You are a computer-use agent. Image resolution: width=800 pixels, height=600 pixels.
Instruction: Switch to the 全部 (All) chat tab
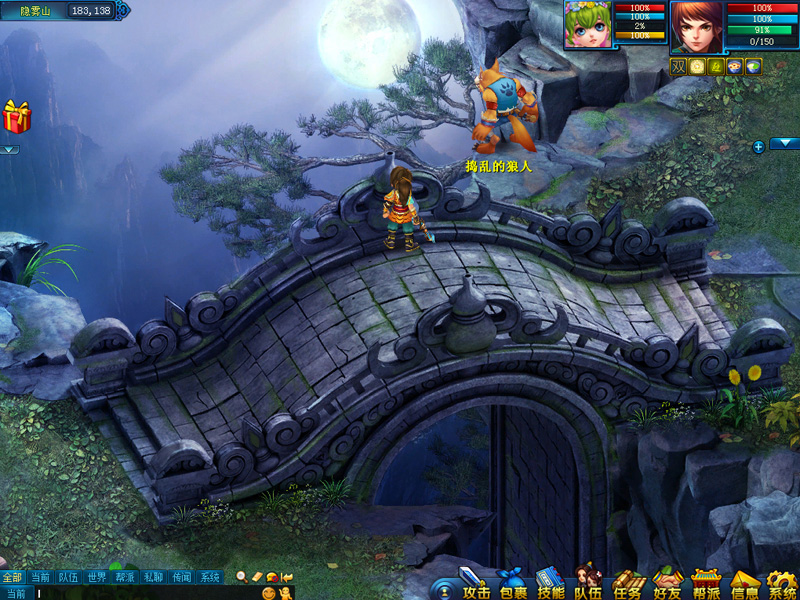(x=12, y=577)
